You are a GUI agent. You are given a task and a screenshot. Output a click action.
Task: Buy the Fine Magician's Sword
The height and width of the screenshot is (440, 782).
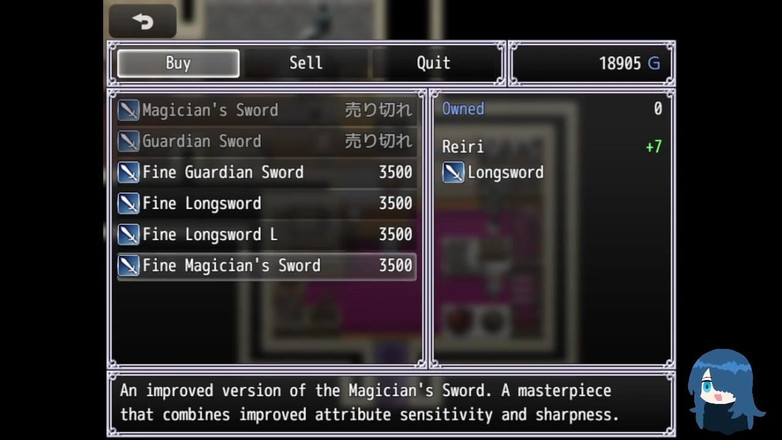265,265
